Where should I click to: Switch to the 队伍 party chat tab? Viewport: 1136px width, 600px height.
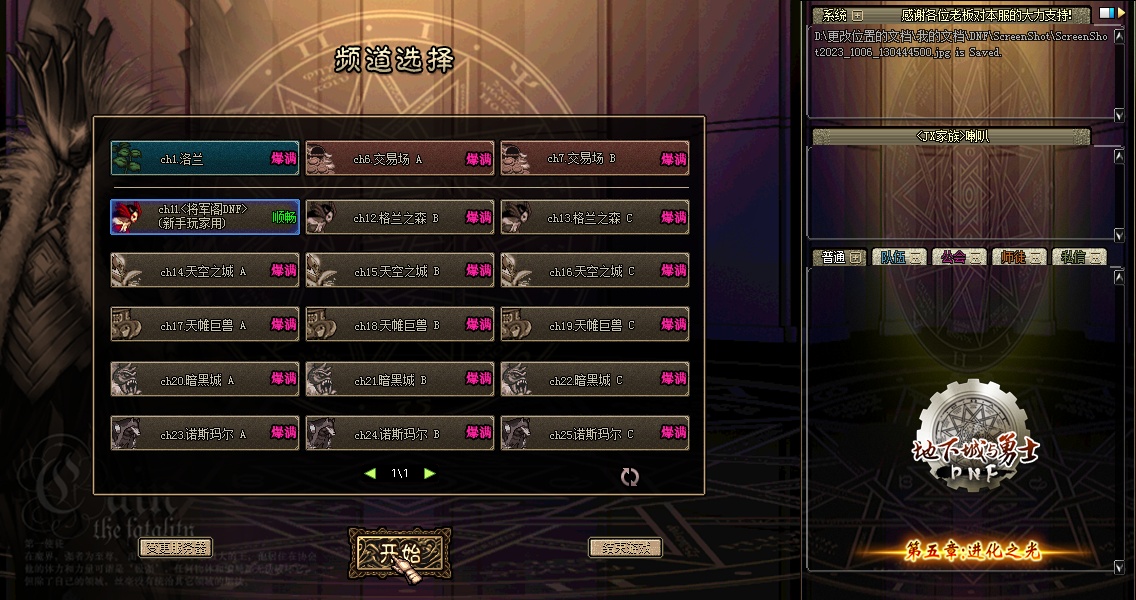tap(899, 257)
